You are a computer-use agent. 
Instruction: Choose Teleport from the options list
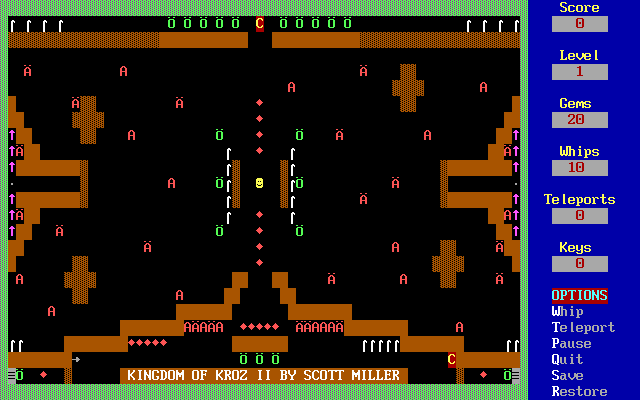[x=583, y=327]
